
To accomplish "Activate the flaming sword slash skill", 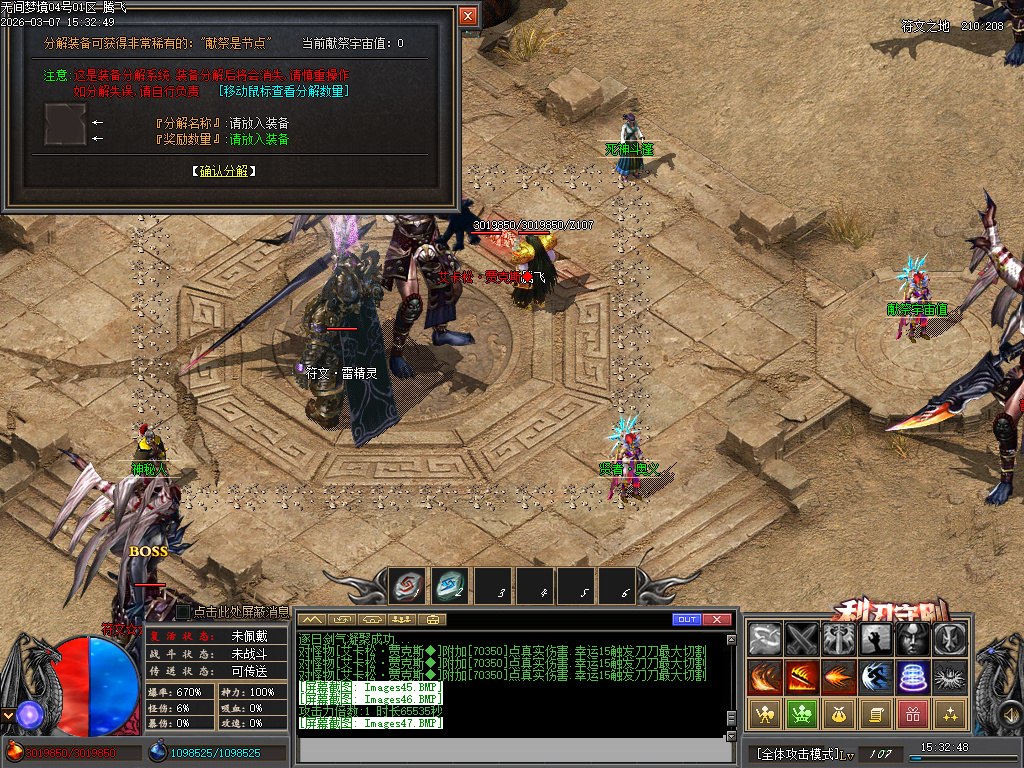I will point(802,677).
